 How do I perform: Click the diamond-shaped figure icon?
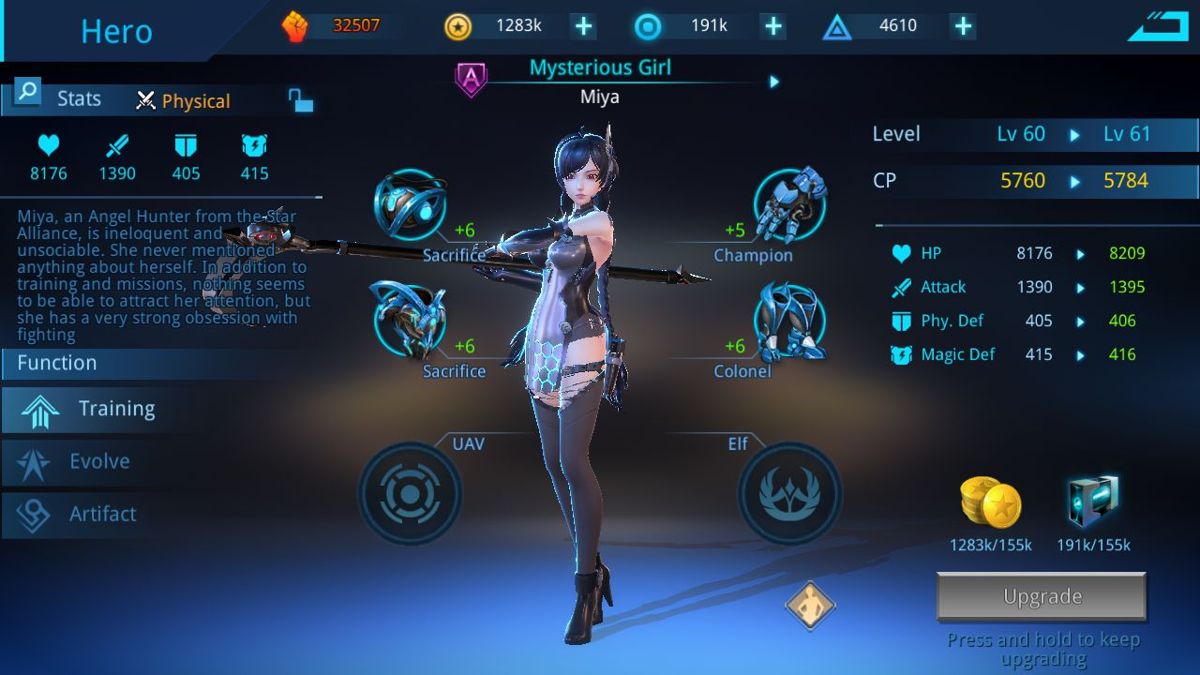point(809,605)
